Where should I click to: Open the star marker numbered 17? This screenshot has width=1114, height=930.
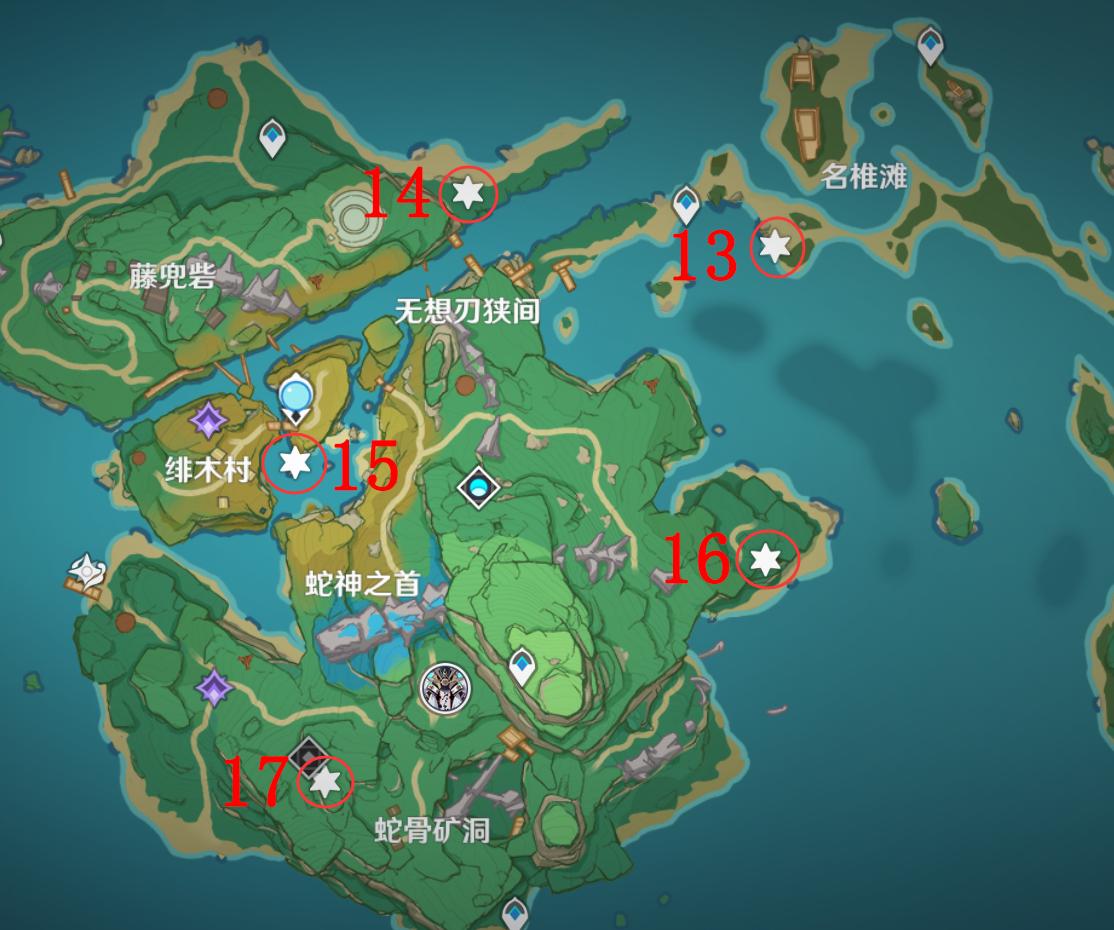(x=325, y=782)
